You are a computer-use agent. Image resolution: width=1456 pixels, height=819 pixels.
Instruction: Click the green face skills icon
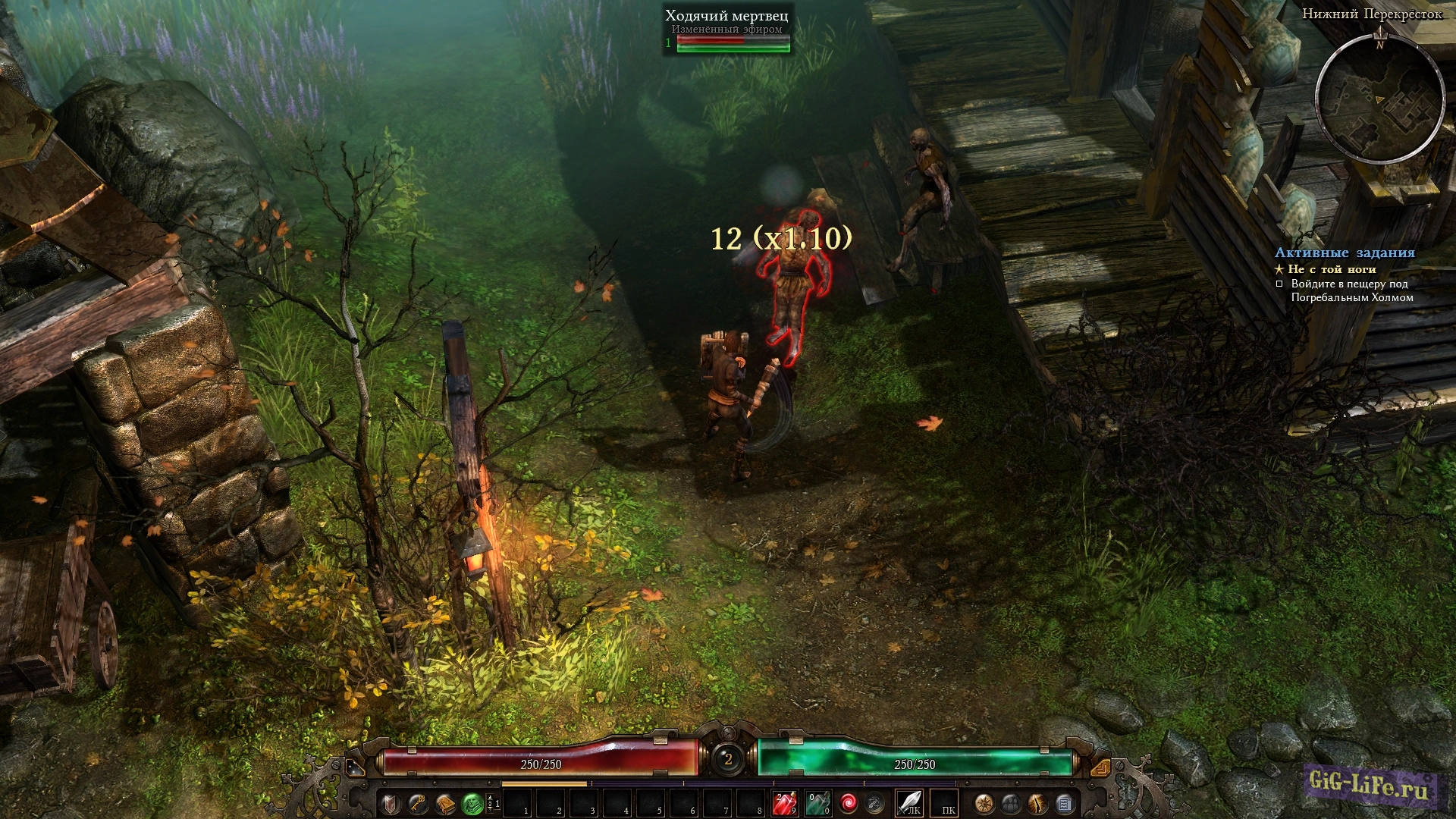pos(472,803)
